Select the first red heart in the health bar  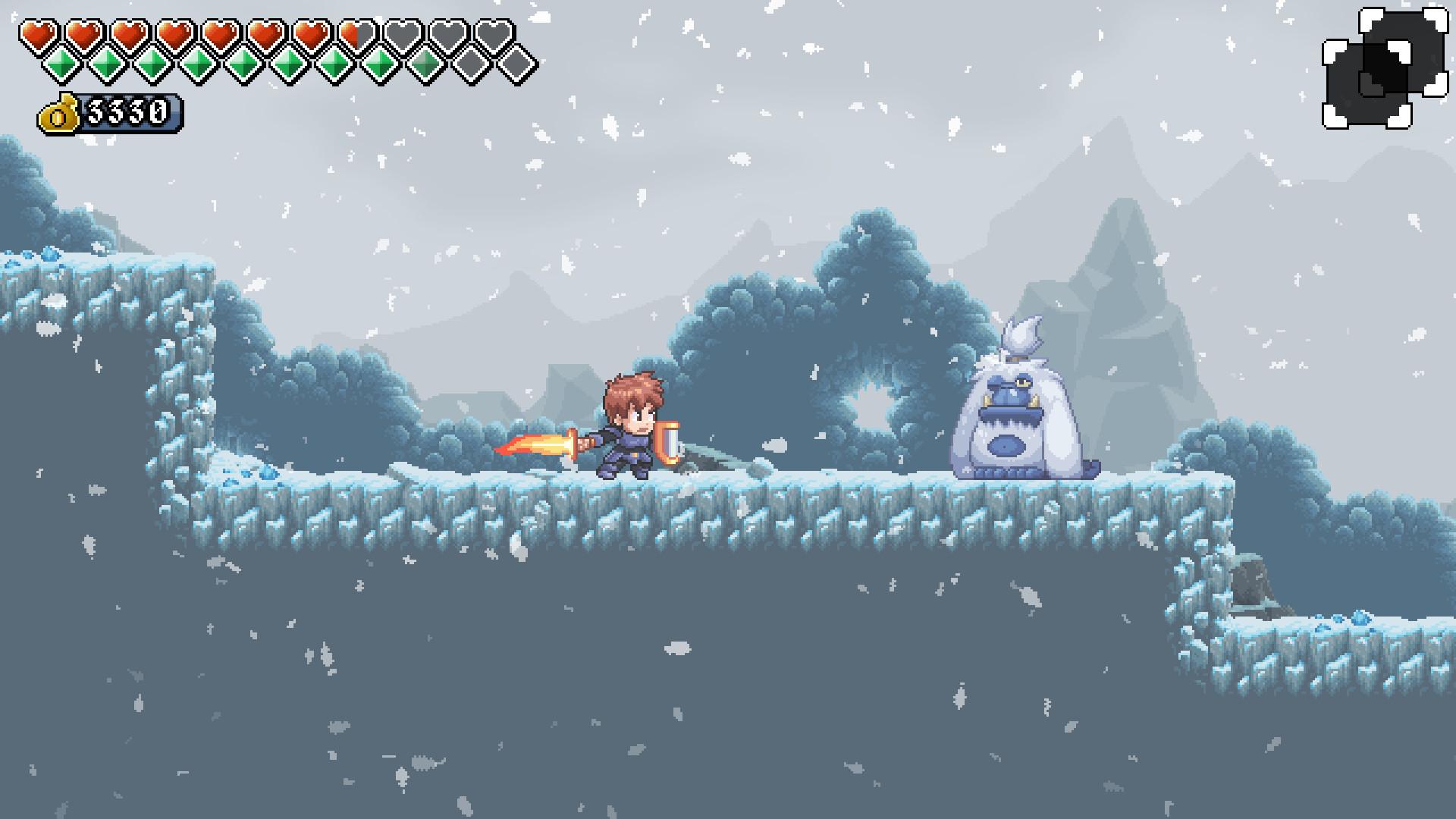(x=39, y=33)
